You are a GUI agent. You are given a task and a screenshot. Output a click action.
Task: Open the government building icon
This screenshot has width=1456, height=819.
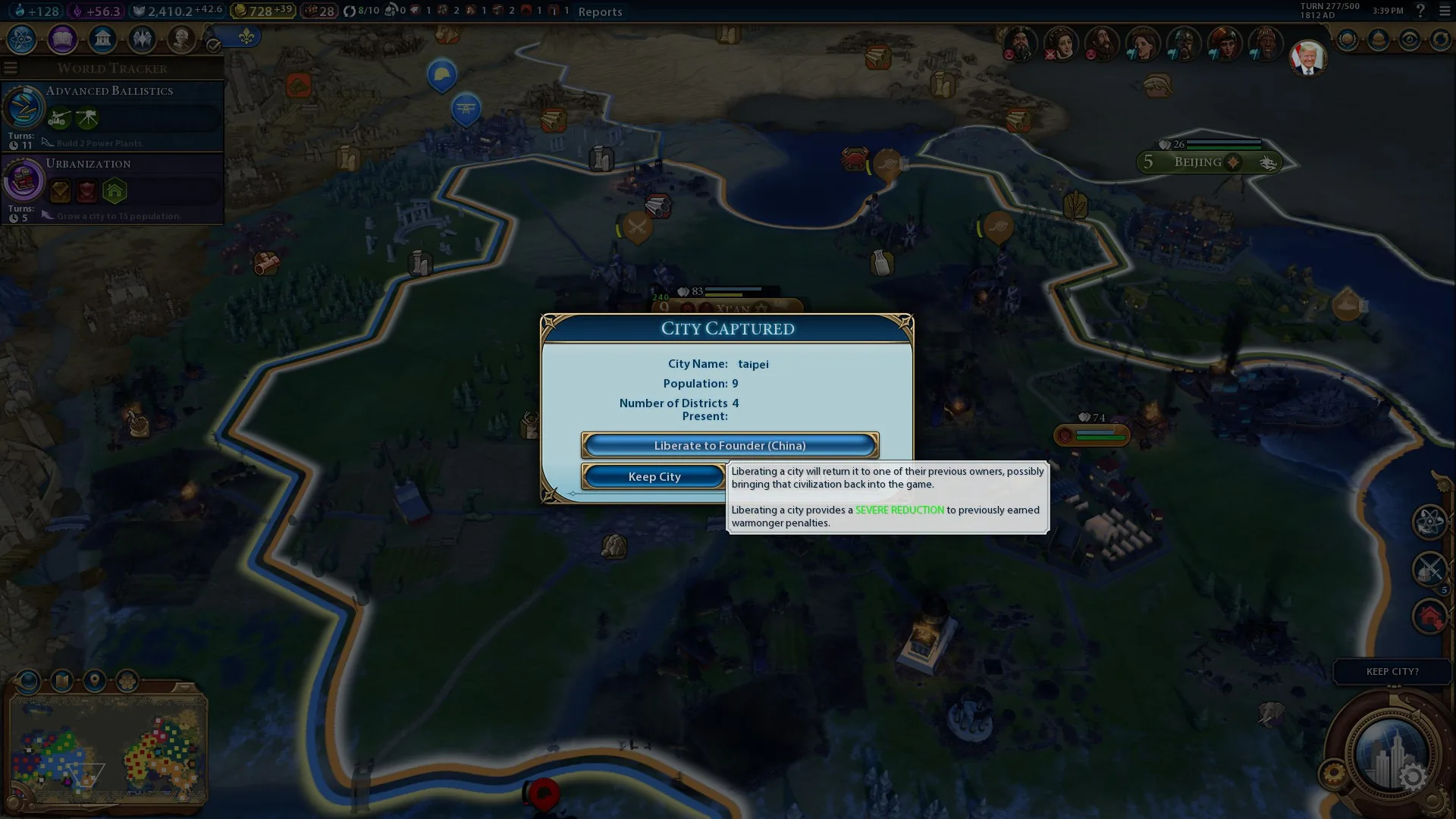pos(102,39)
